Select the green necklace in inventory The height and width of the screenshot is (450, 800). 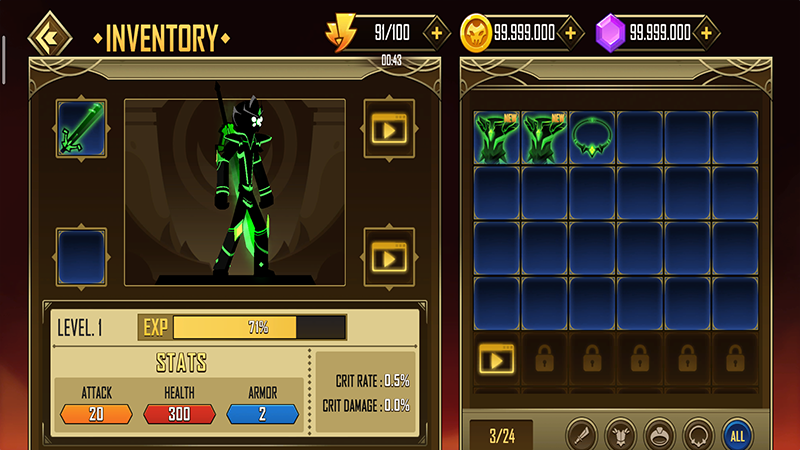593,137
